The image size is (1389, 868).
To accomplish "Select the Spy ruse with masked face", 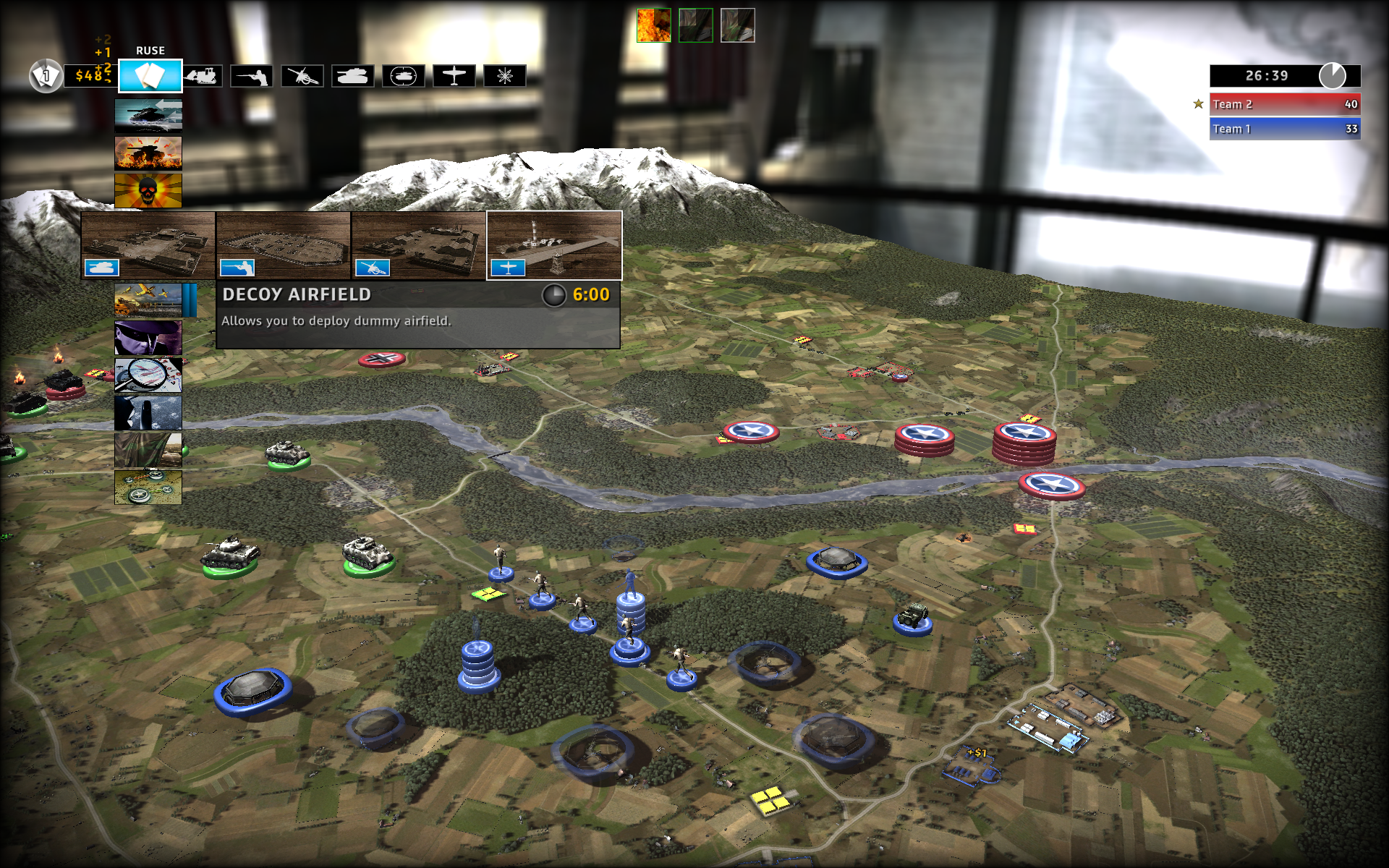I will coord(148,338).
